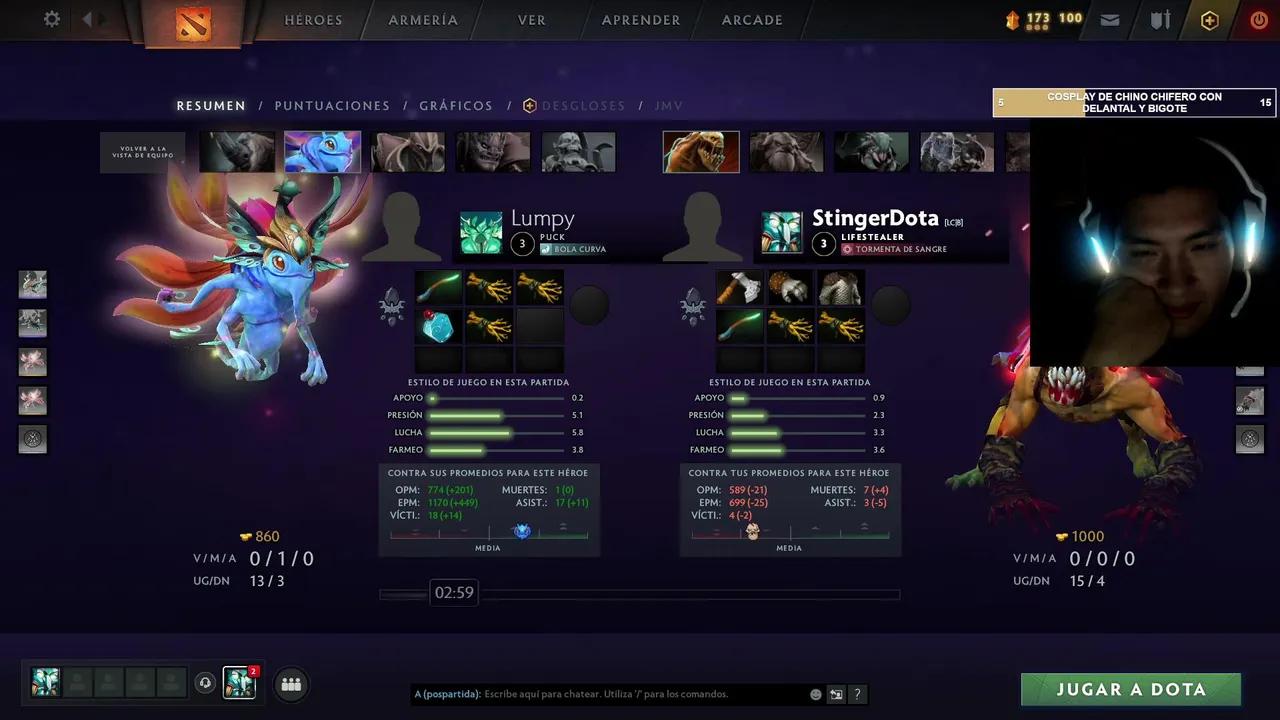The image size is (1280, 720).
Task: Switch to the Puntuaciones tab
Action: coord(332,106)
